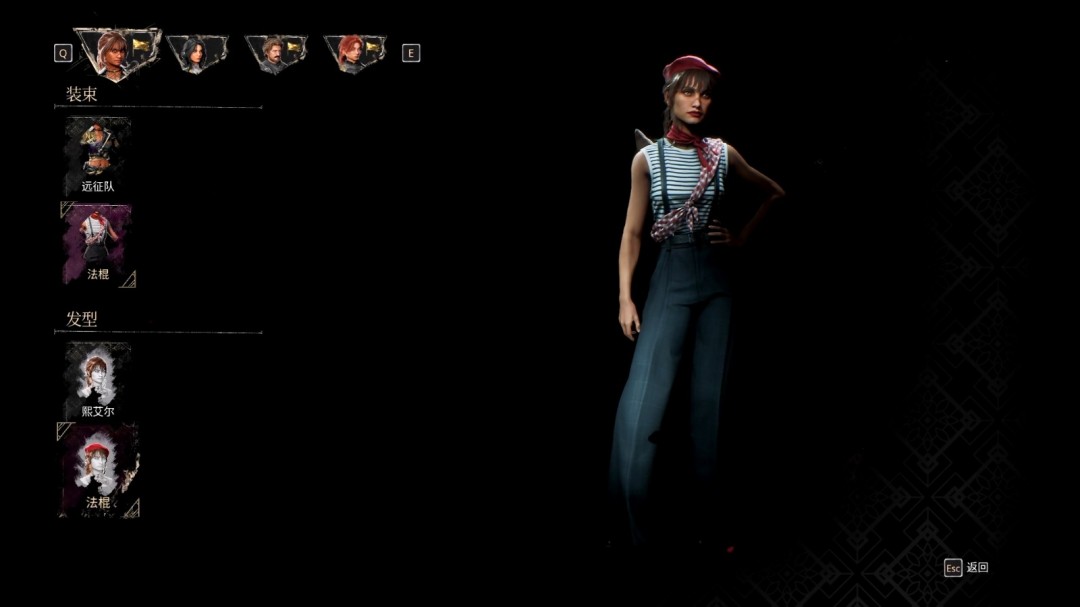This screenshot has width=1080, height=607.
Task: Go back using the 返回 button
Action: point(966,567)
